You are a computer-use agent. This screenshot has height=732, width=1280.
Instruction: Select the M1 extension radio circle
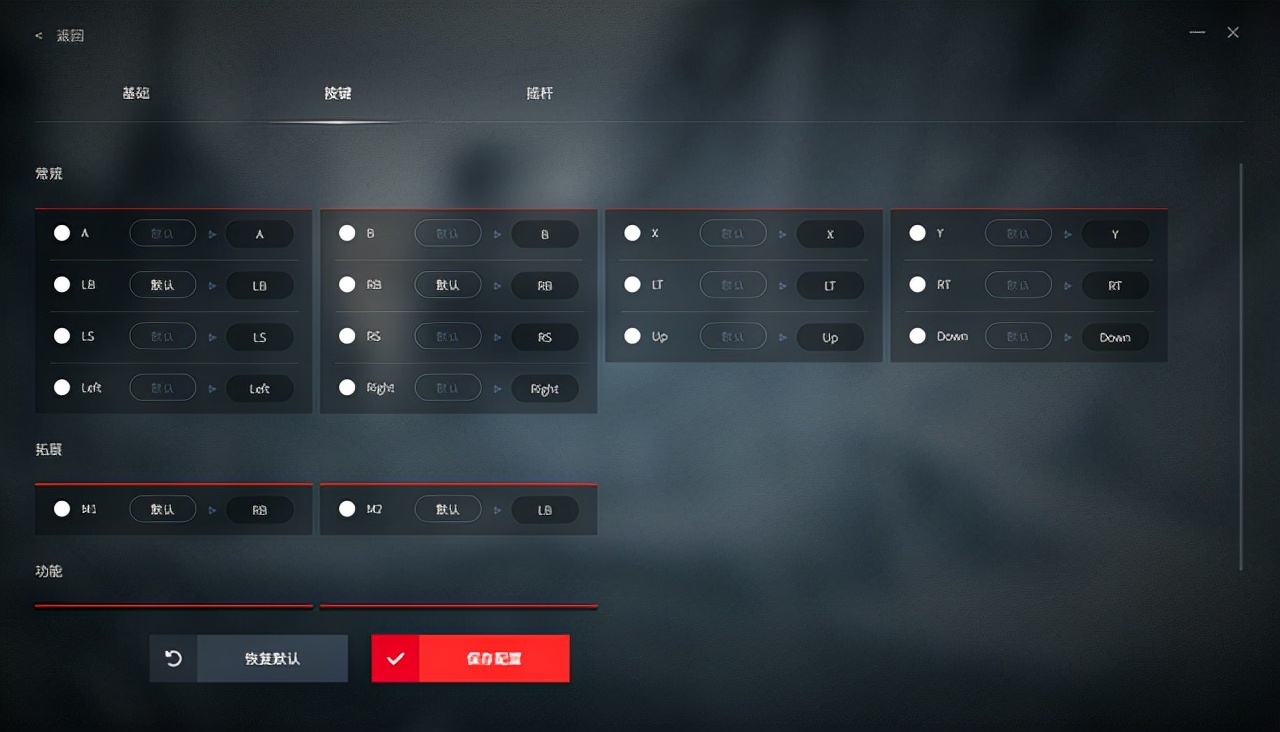tap(62, 509)
